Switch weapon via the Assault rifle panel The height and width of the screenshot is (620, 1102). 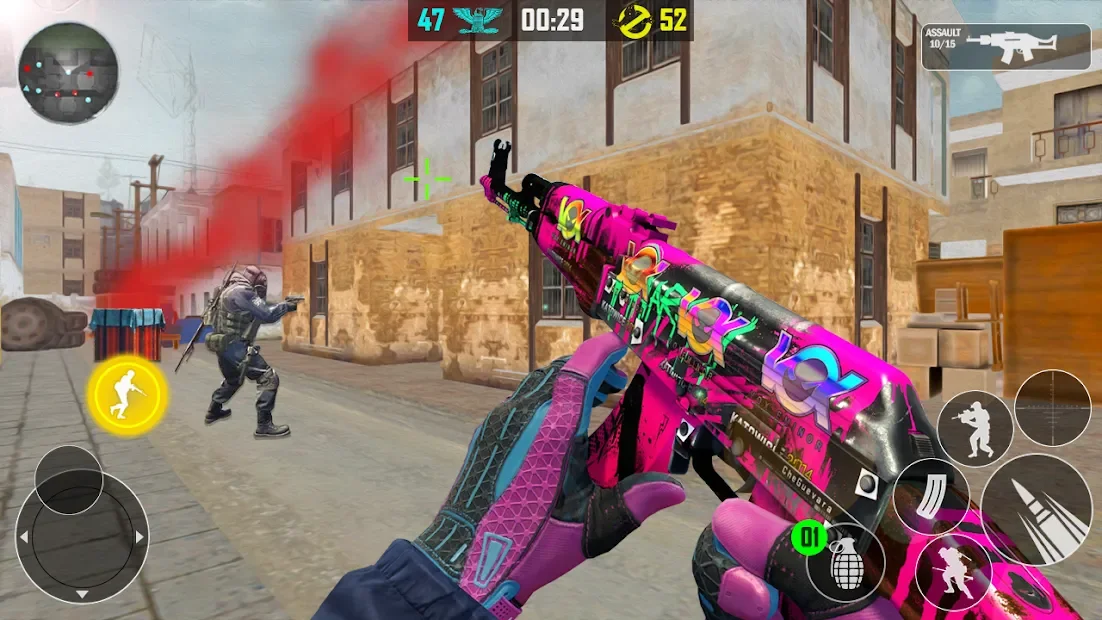coord(1005,47)
